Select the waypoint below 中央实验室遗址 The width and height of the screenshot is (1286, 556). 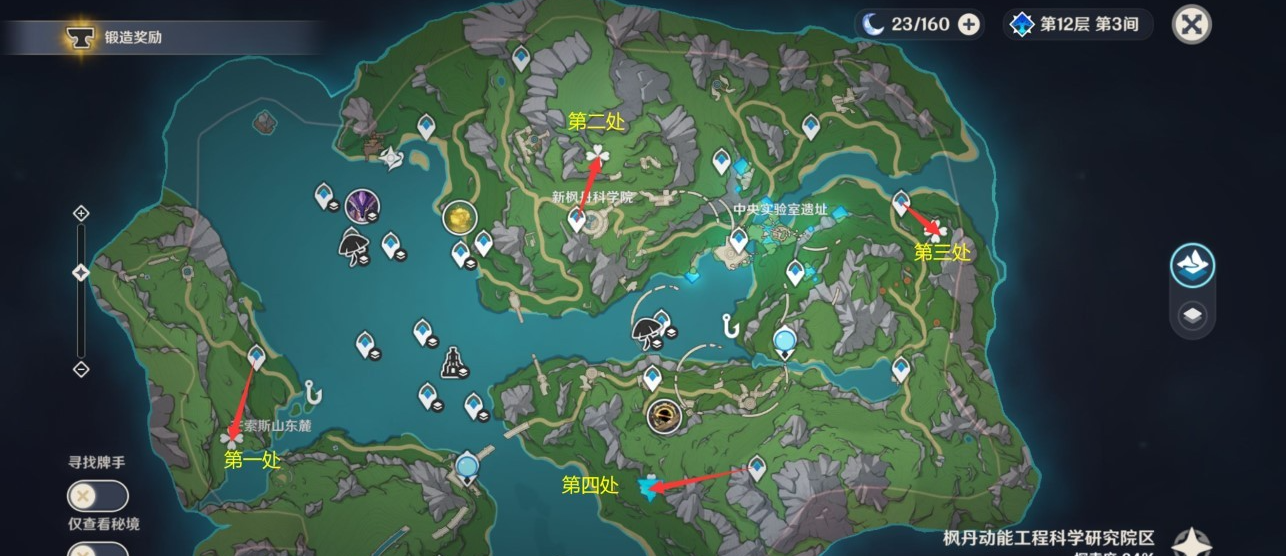pos(739,240)
